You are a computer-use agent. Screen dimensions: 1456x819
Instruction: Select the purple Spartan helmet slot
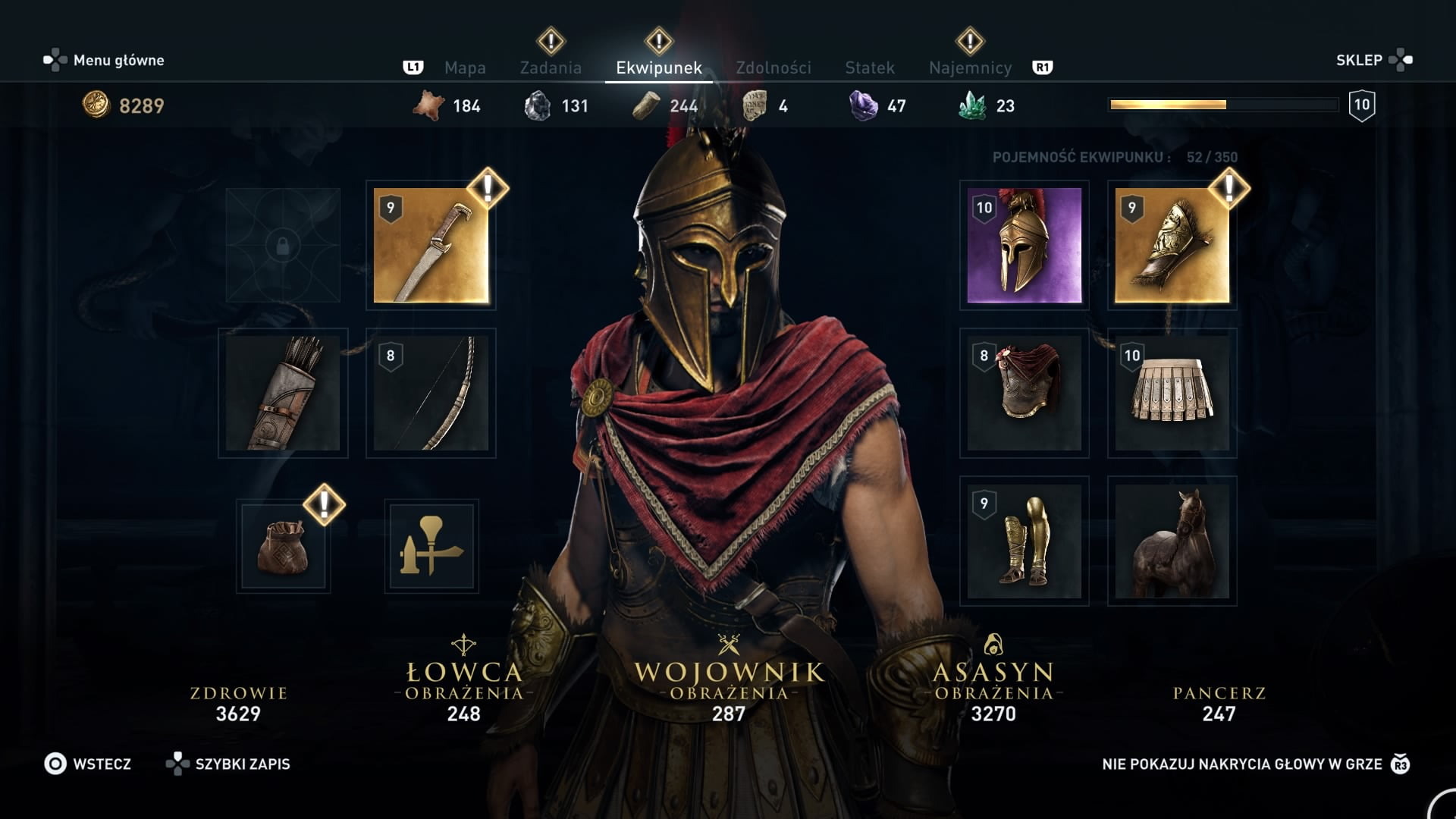click(x=1024, y=245)
